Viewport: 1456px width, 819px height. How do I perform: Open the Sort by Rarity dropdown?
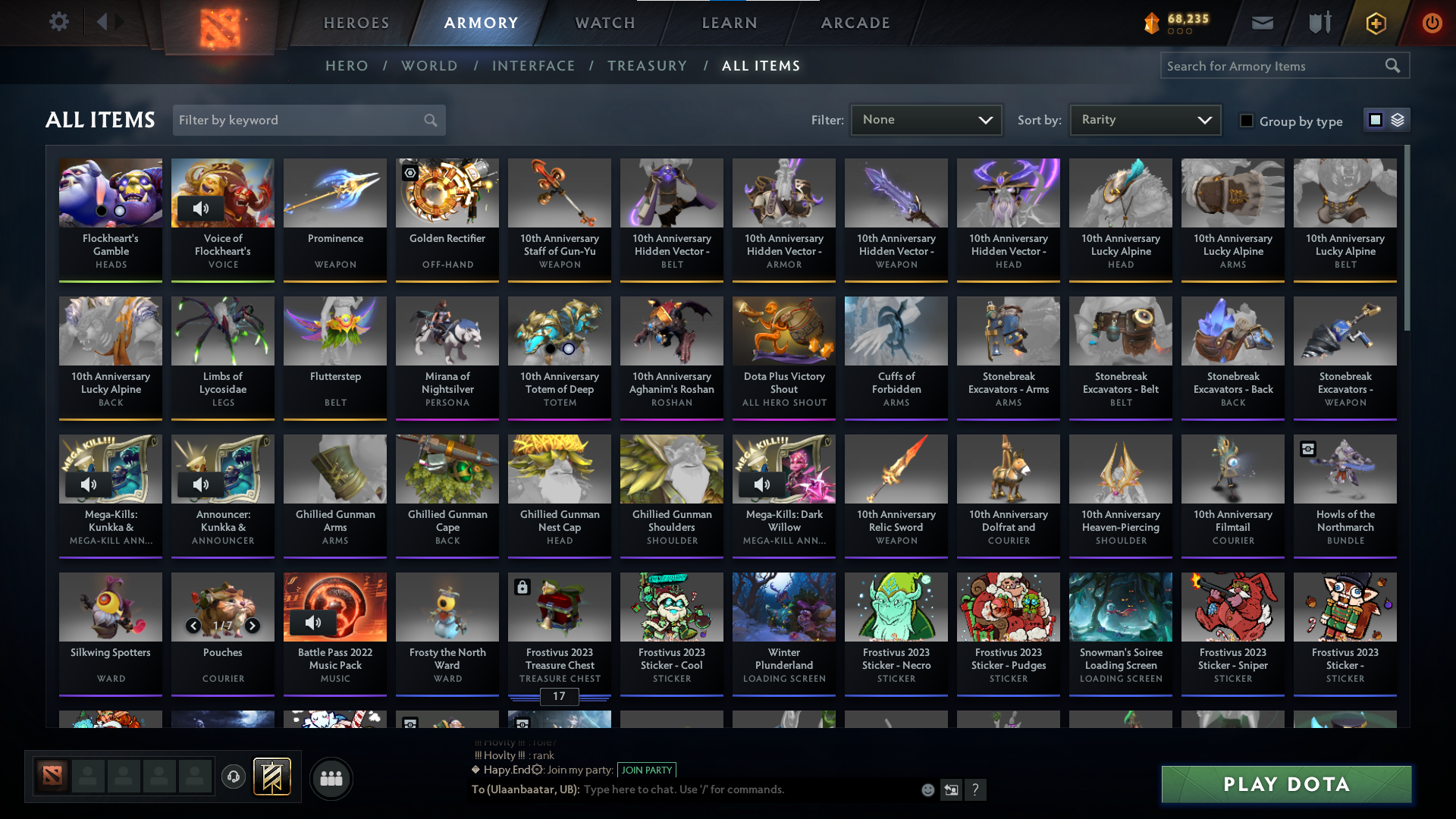pos(1144,119)
